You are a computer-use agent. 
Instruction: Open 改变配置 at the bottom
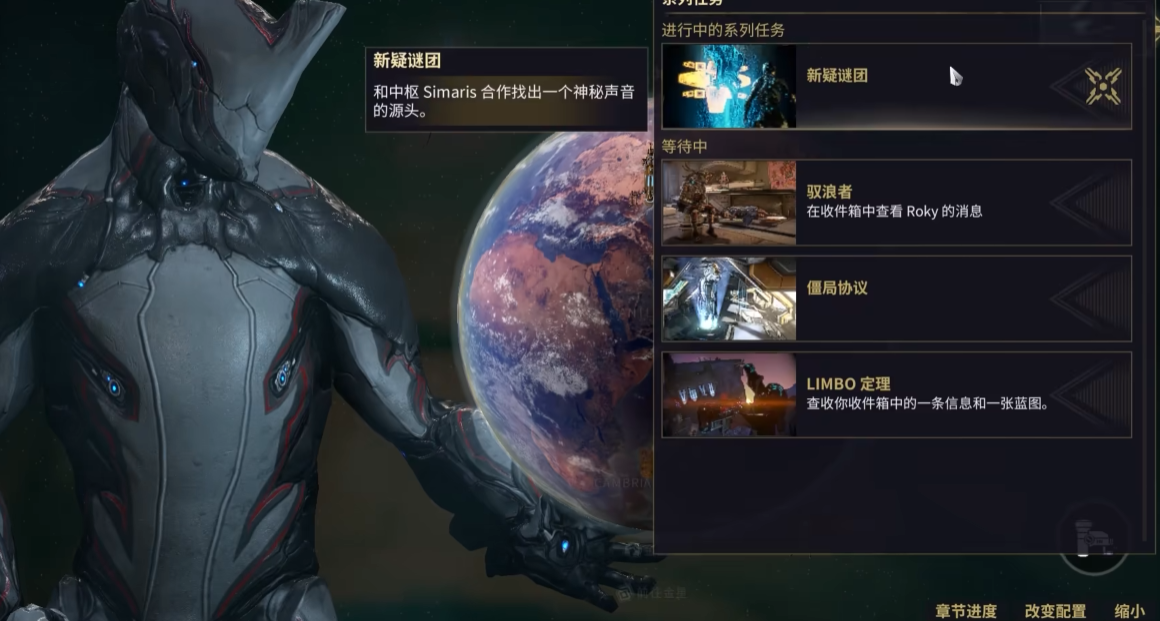1055,611
